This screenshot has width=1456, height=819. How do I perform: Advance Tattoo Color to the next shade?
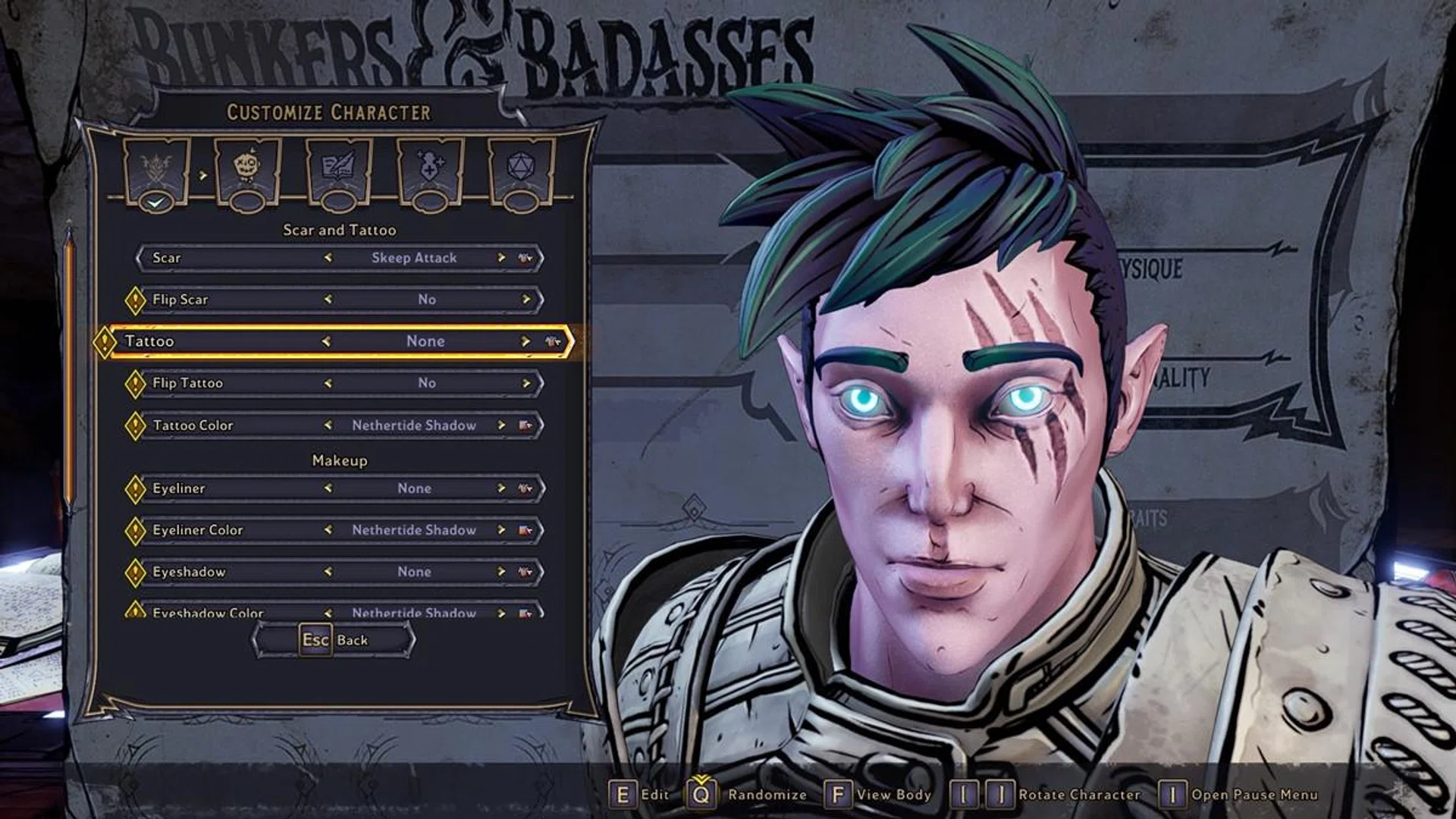501,425
